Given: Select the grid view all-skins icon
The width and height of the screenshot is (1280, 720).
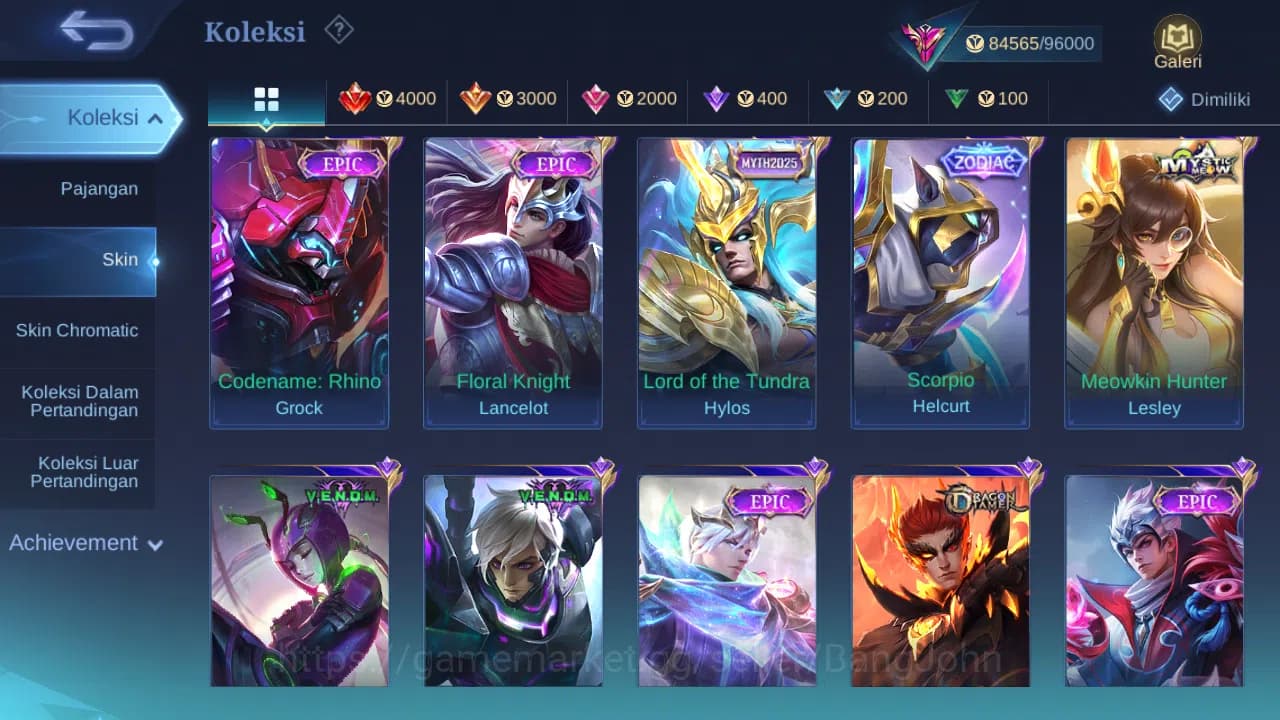Looking at the screenshot, I should (266, 99).
